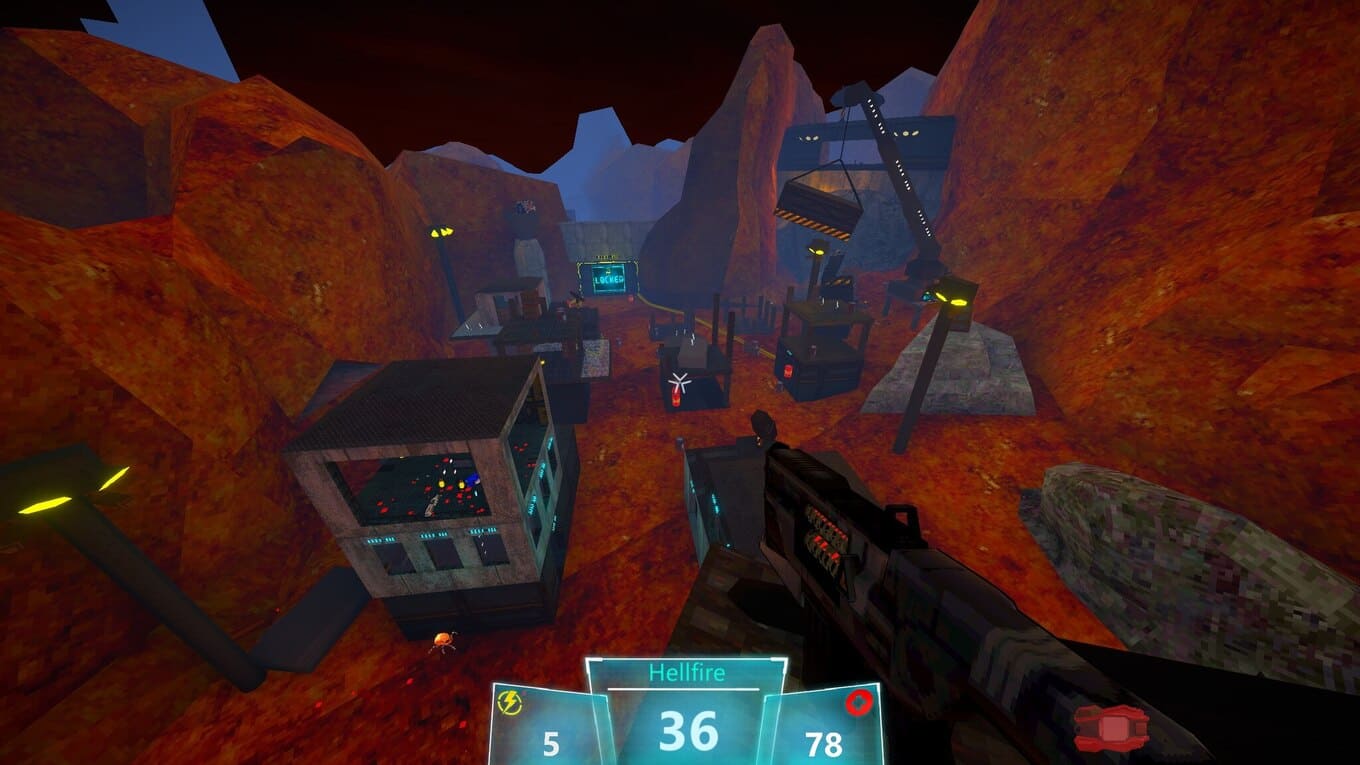Click the red ring health icon
Screen dimensions: 1360x765
point(858,703)
